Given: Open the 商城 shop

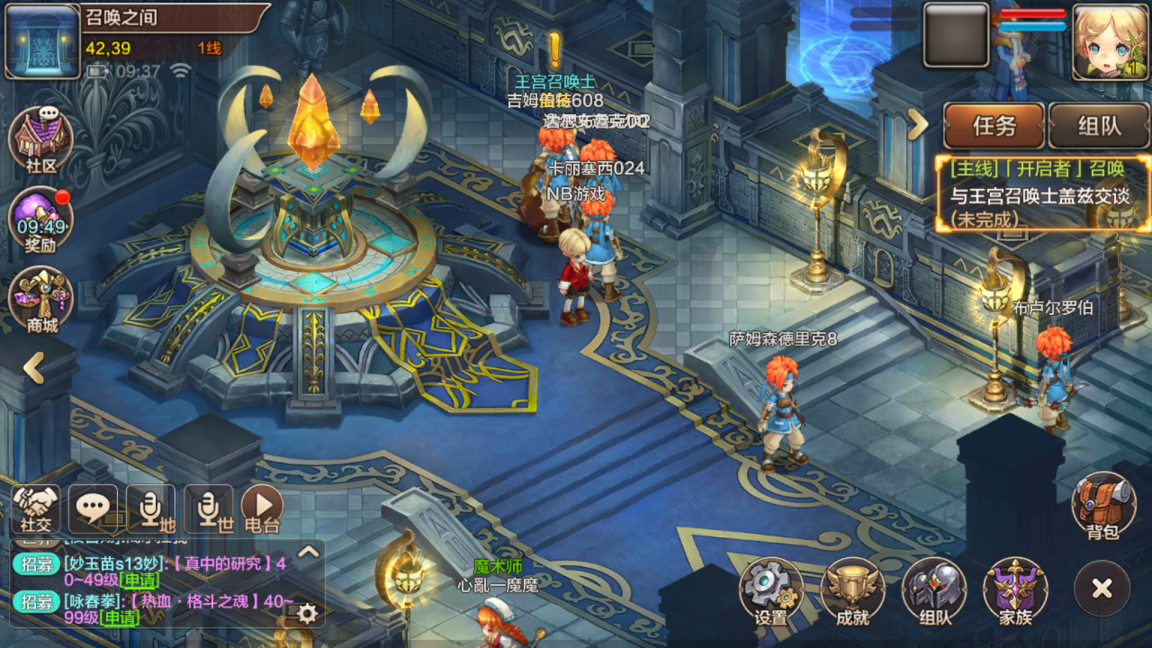Looking at the screenshot, I should (x=40, y=300).
